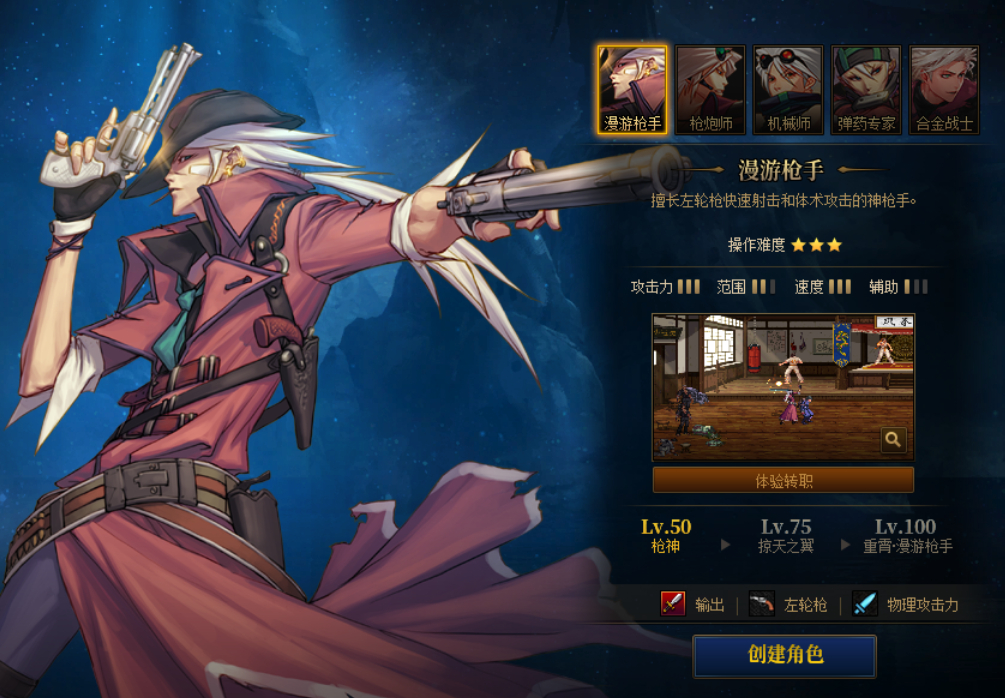The image size is (1005, 698).
Task: Pick the 机械师 class portrait
Action: (x=788, y=90)
